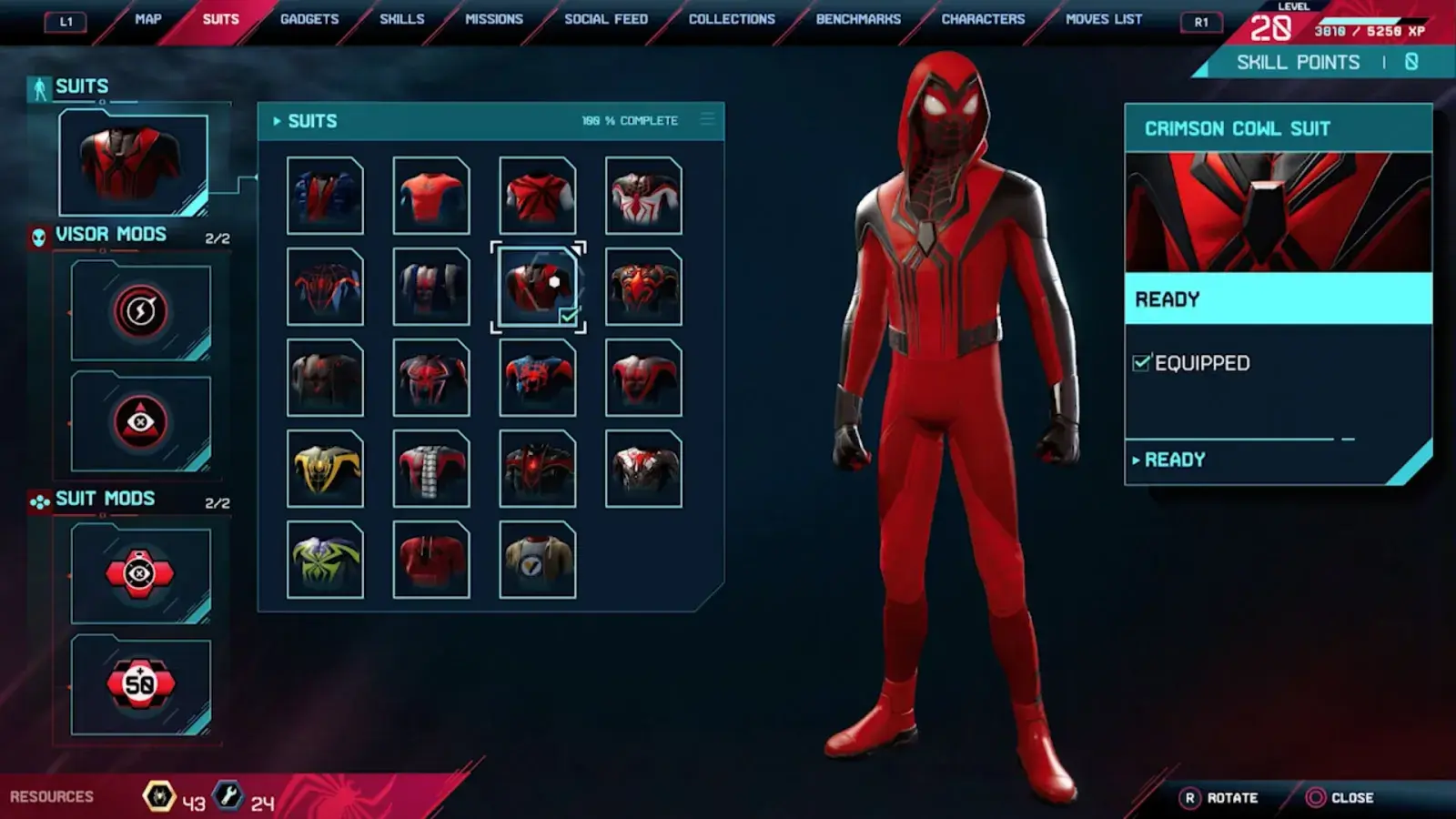Select the green and purple spider suit
Screen dimensions: 1456x819
tap(325, 560)
